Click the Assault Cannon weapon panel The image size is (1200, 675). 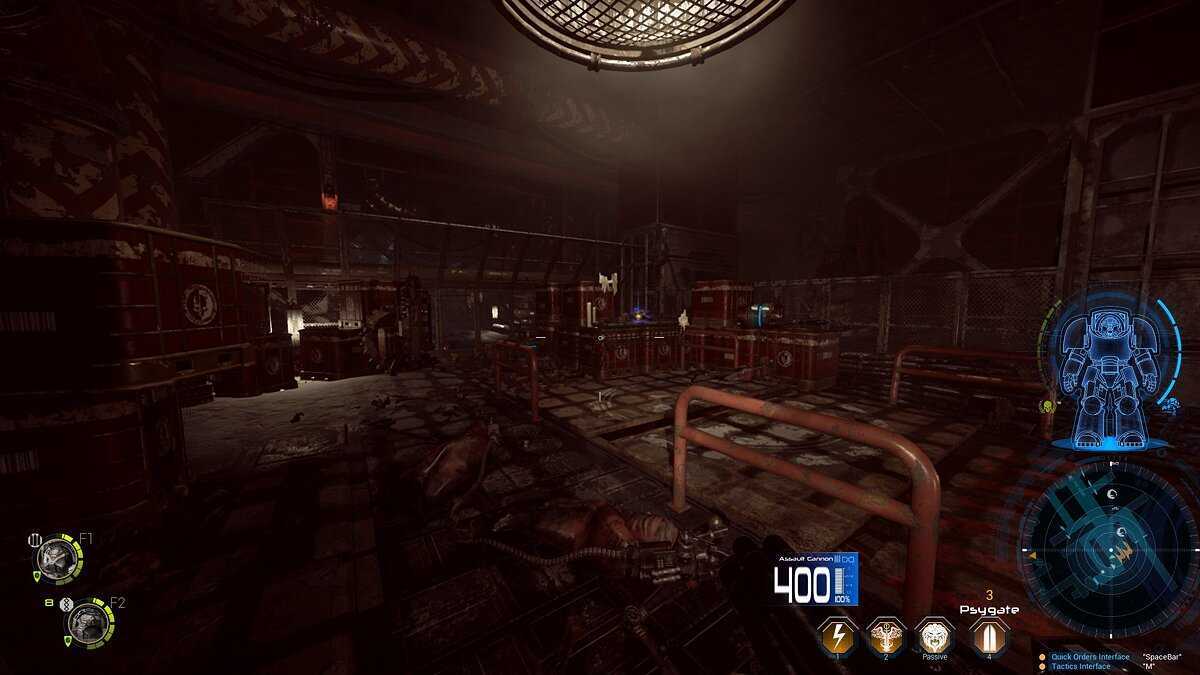pyautogui.click(x=815, y=580)
